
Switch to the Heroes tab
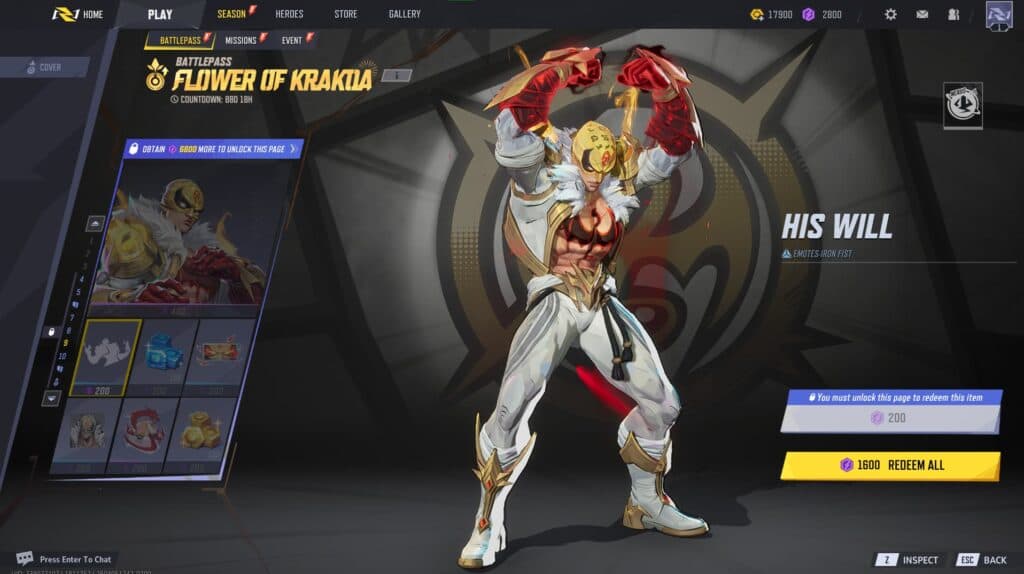[x=289, y=14]
